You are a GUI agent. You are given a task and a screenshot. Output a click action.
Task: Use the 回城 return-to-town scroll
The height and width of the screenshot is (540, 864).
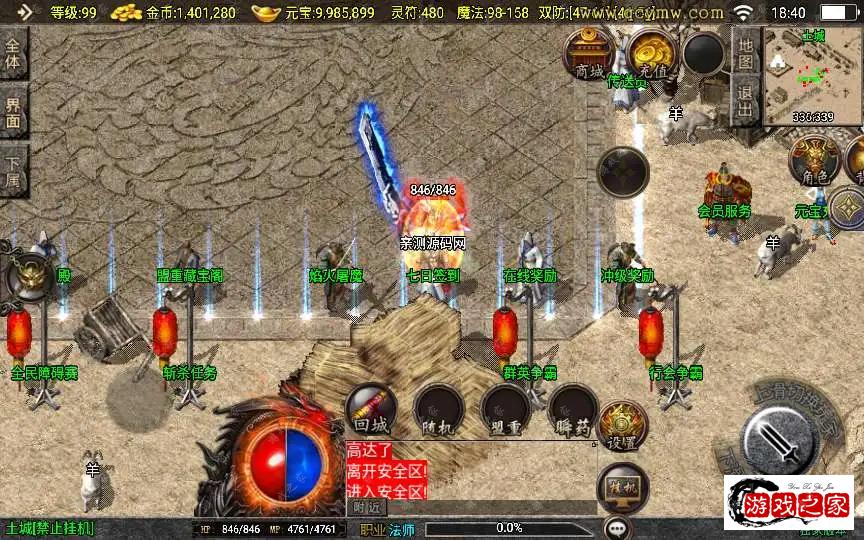pos(371,410)
